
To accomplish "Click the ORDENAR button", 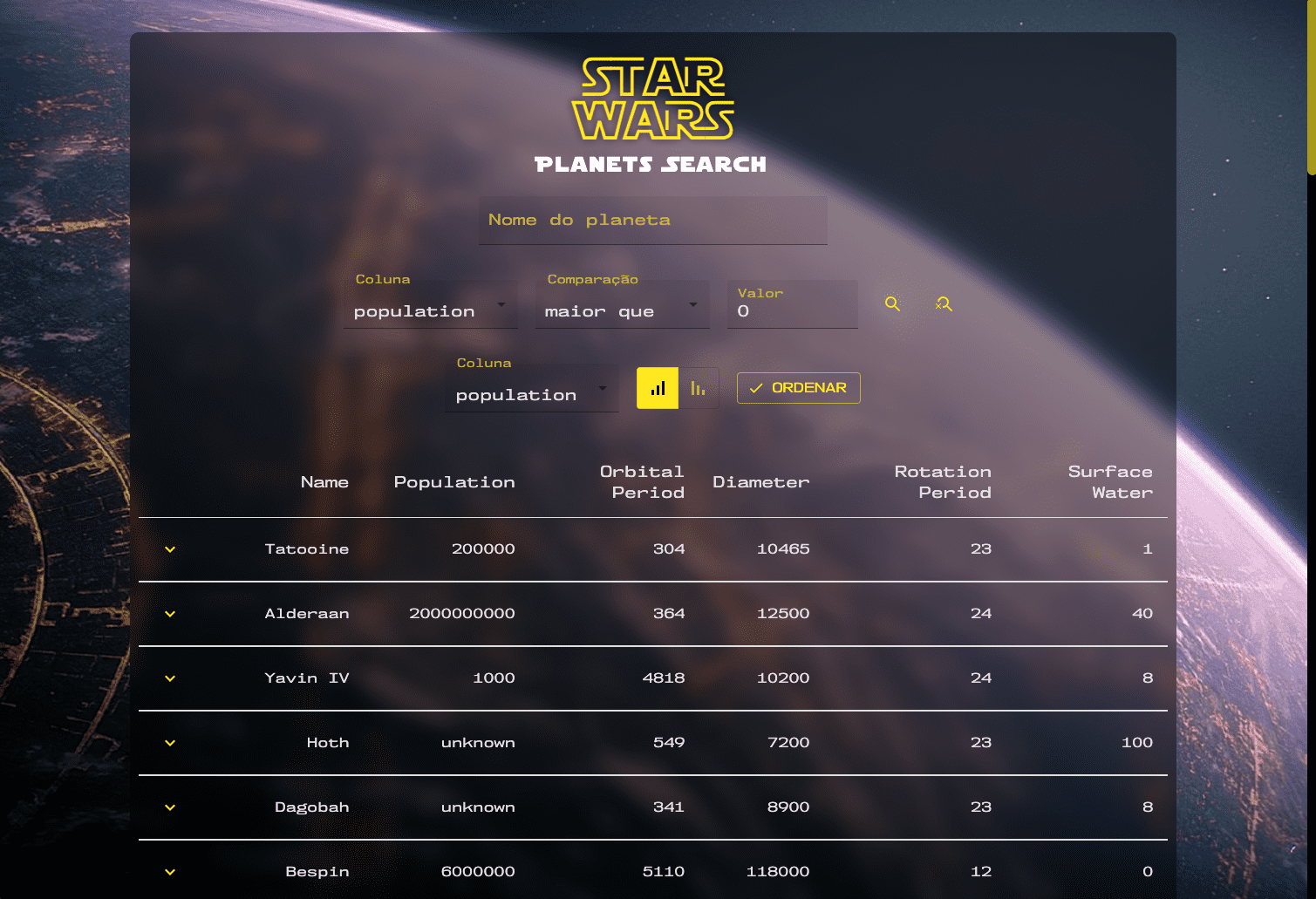I will click(798, 388).
